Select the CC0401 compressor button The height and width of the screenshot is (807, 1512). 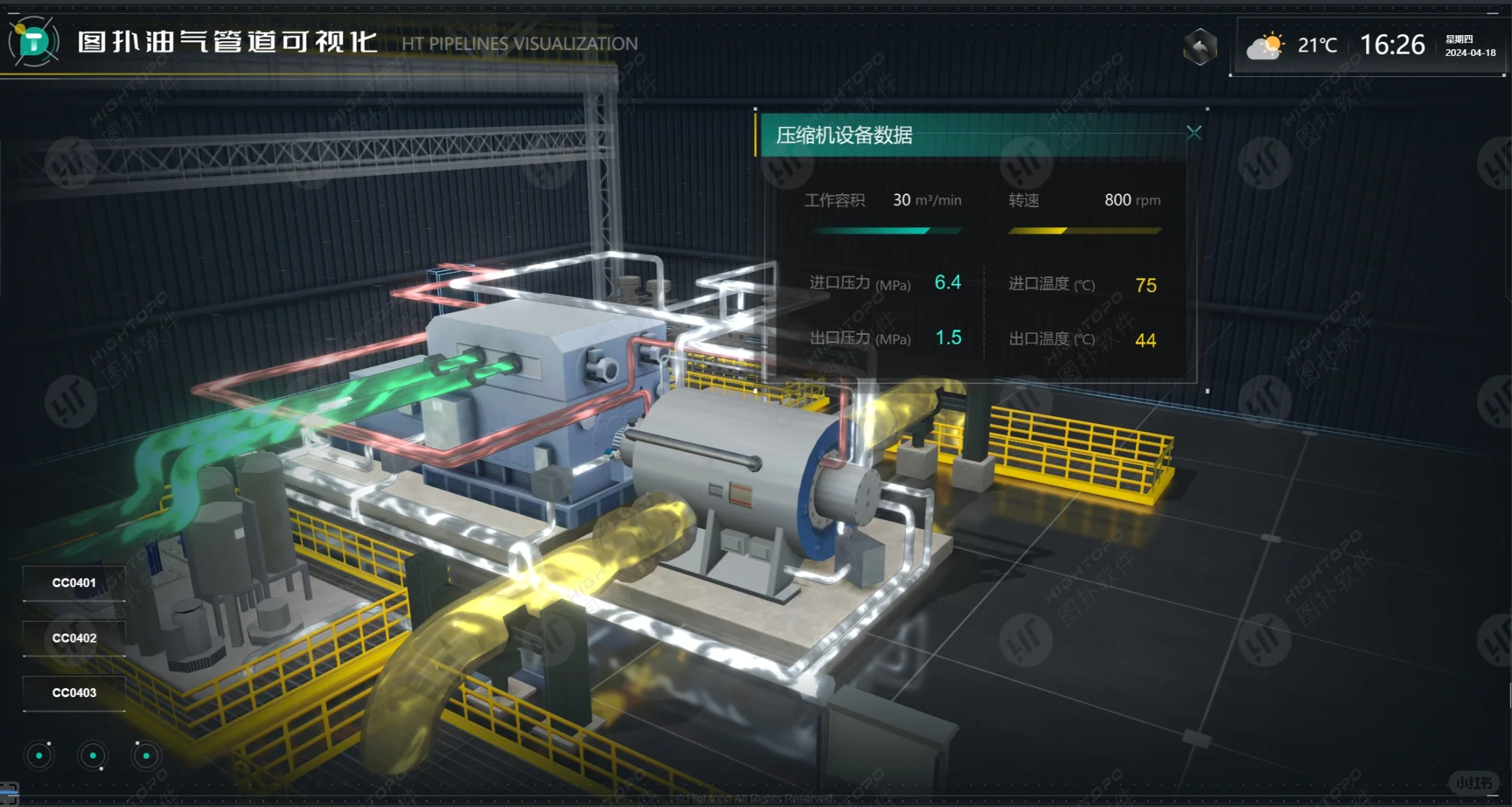[x=74, y=583]
